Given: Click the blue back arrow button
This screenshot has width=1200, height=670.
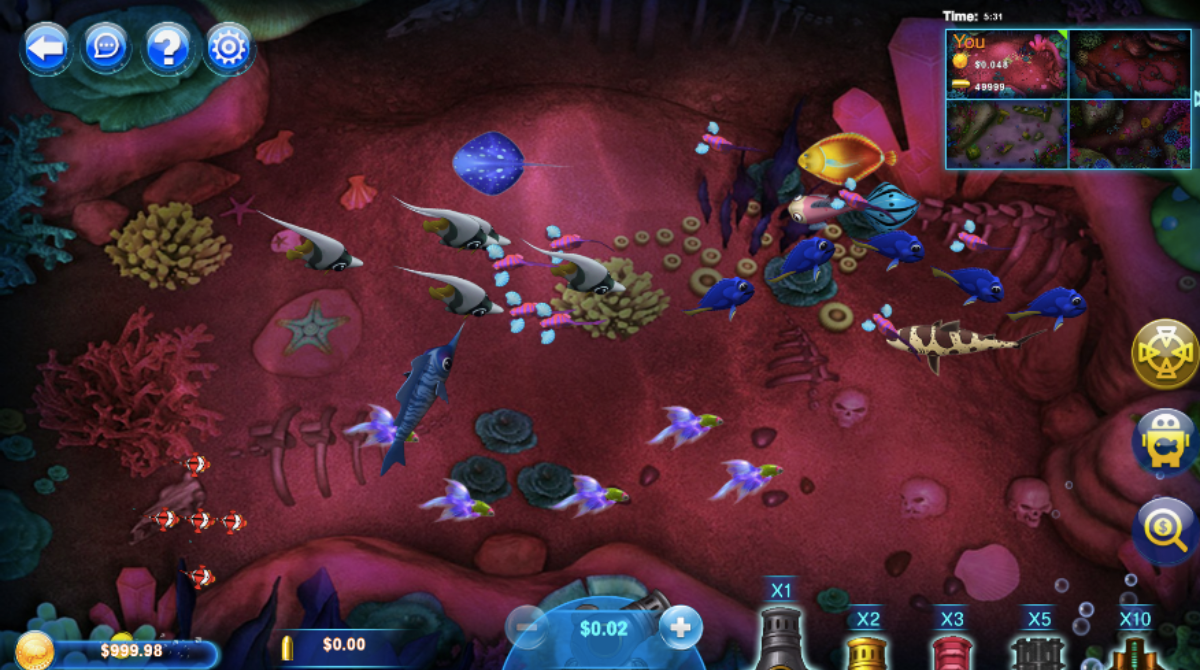Looking at the screenshot, I should tap(45, 47).
